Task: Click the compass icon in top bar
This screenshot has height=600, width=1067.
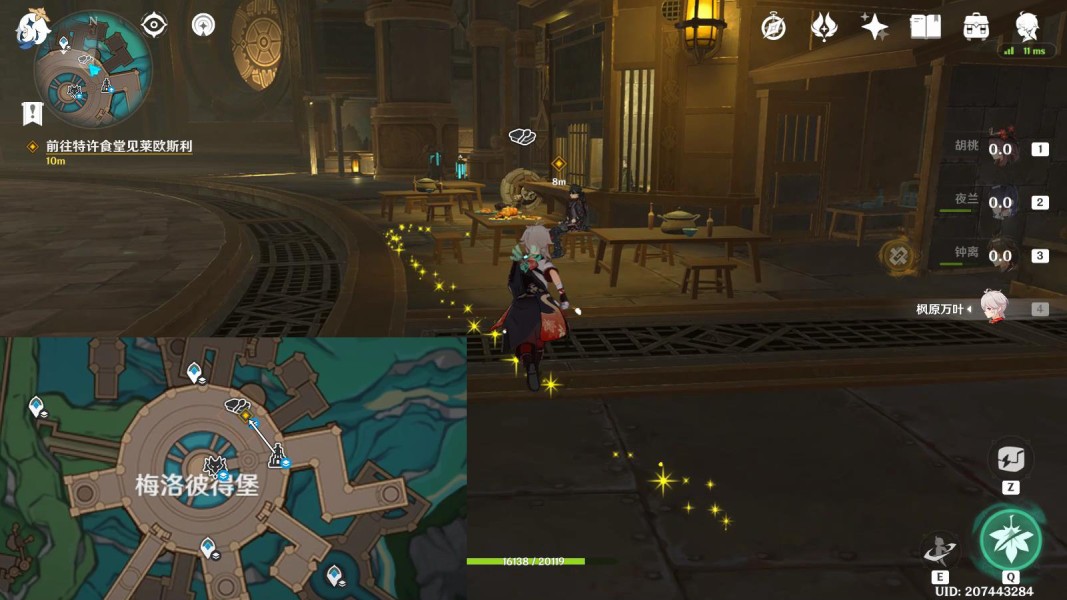Action: point(773,27)
